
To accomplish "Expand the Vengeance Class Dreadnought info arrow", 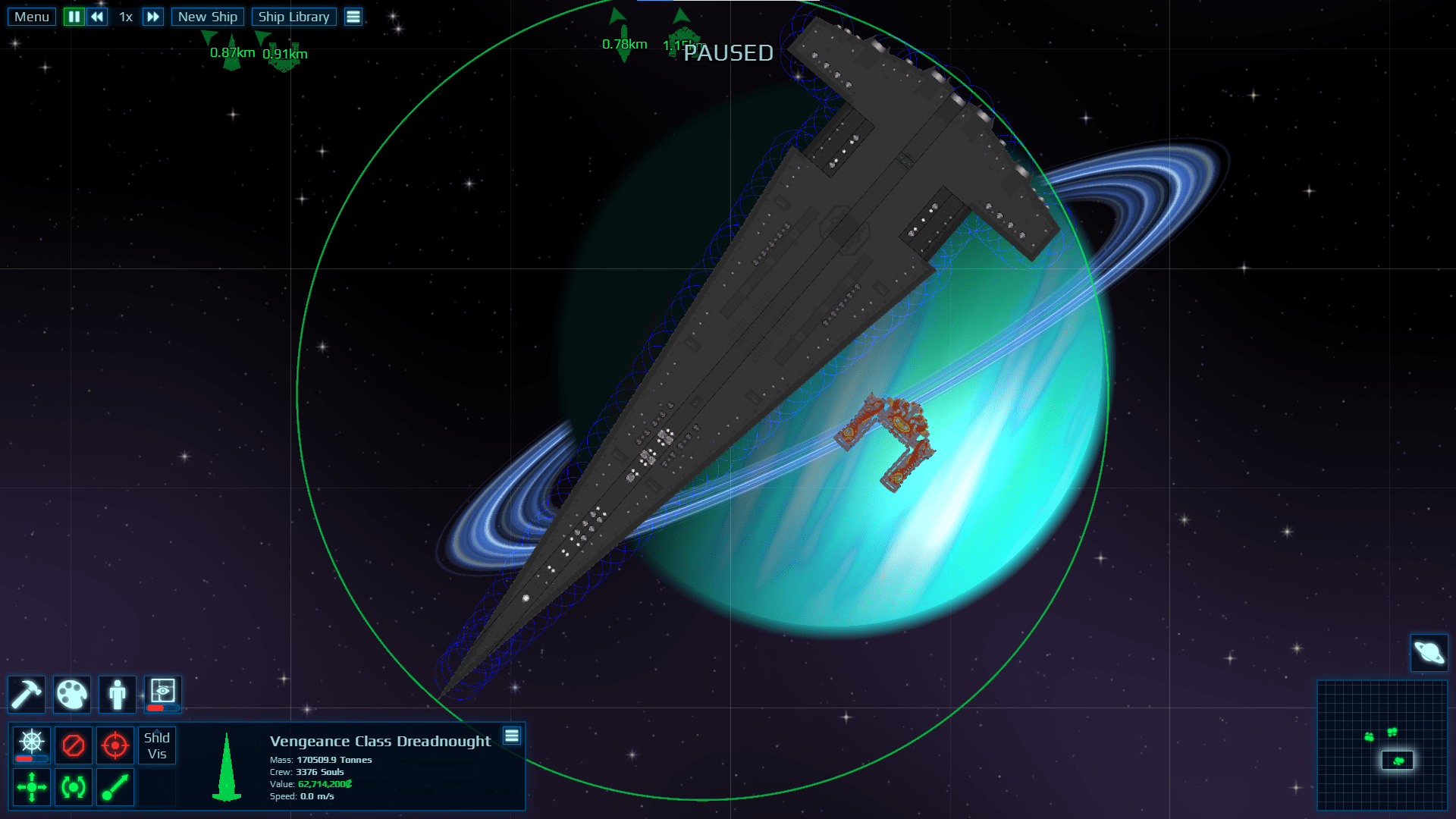I will click(225, 766).
